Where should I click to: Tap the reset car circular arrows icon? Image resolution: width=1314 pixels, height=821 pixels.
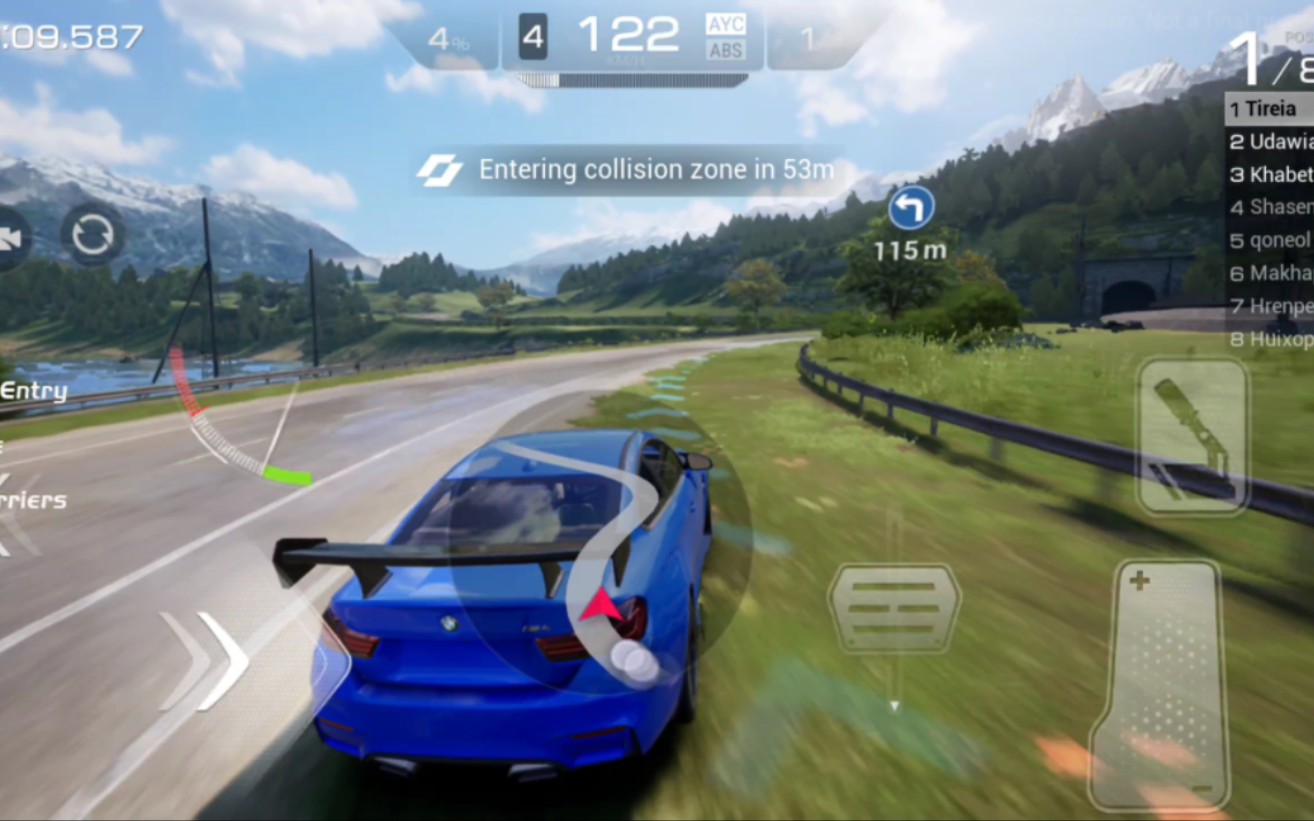click(x=93, y=236)
